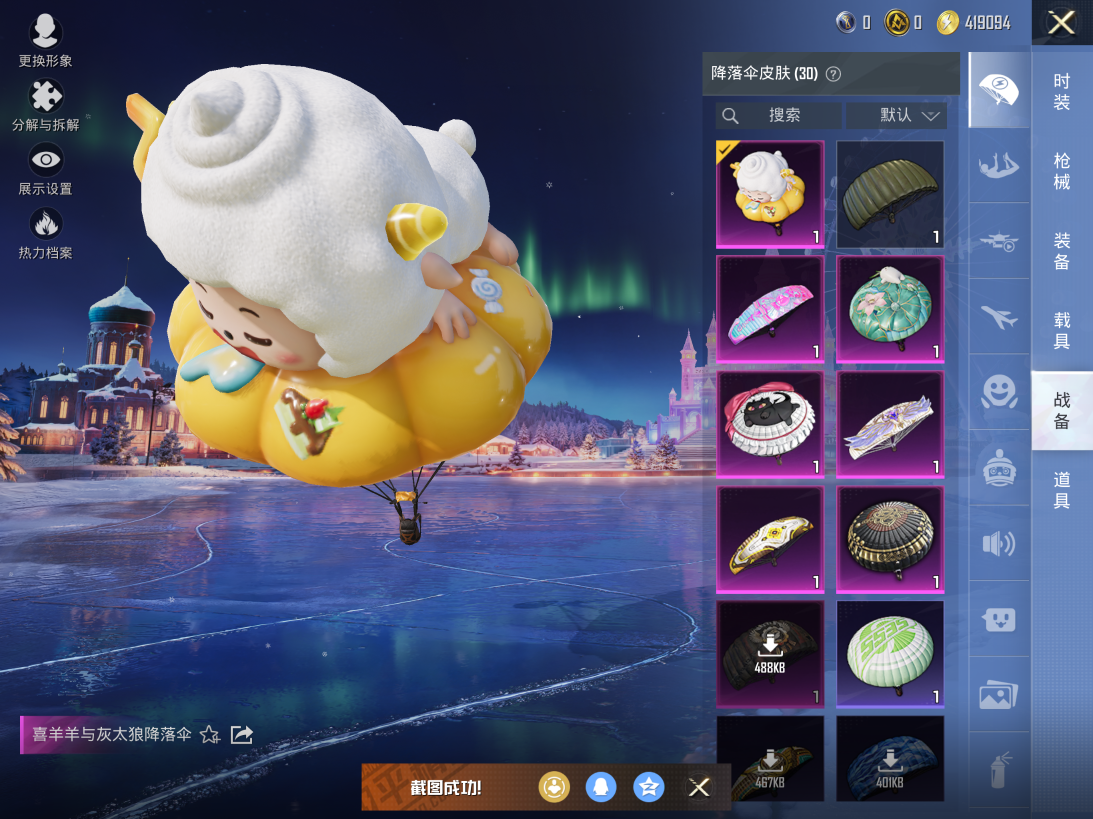Open 更换形象 change appearance option

coord(46,40)
